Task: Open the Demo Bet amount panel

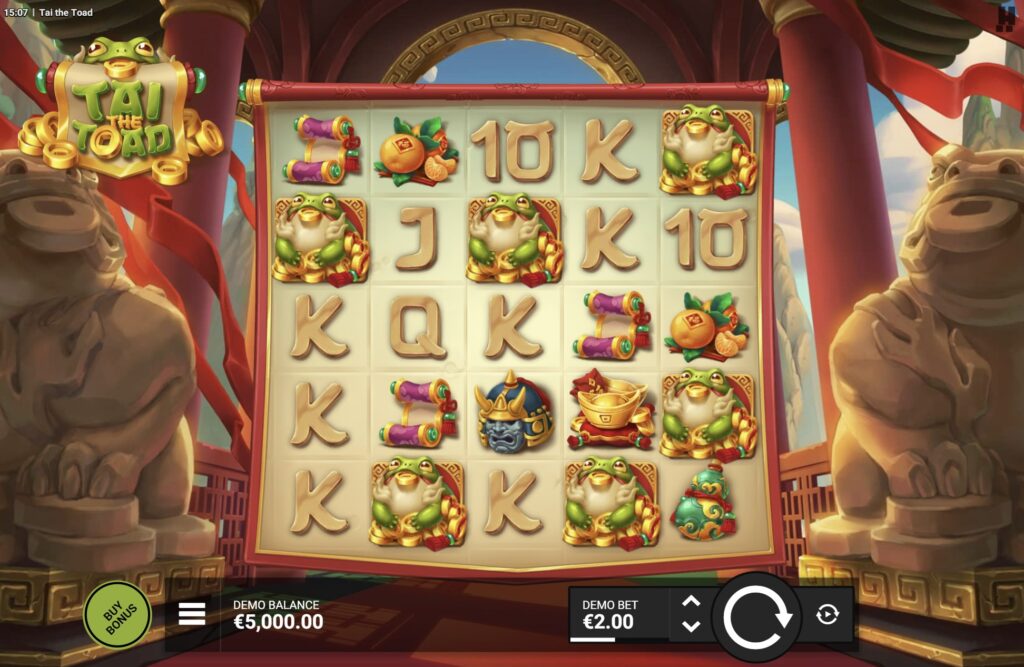Action: point(620,614)
